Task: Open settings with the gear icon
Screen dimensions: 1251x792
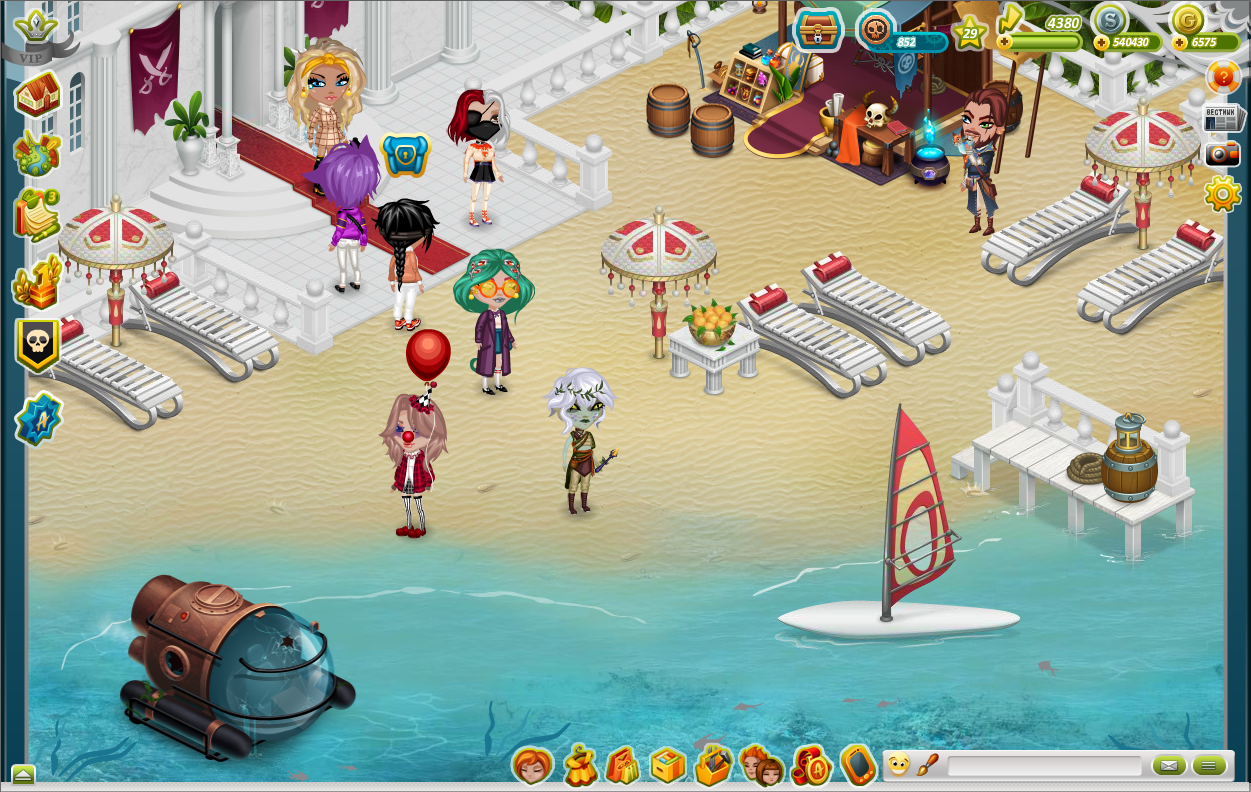Action: point(1222,193)
